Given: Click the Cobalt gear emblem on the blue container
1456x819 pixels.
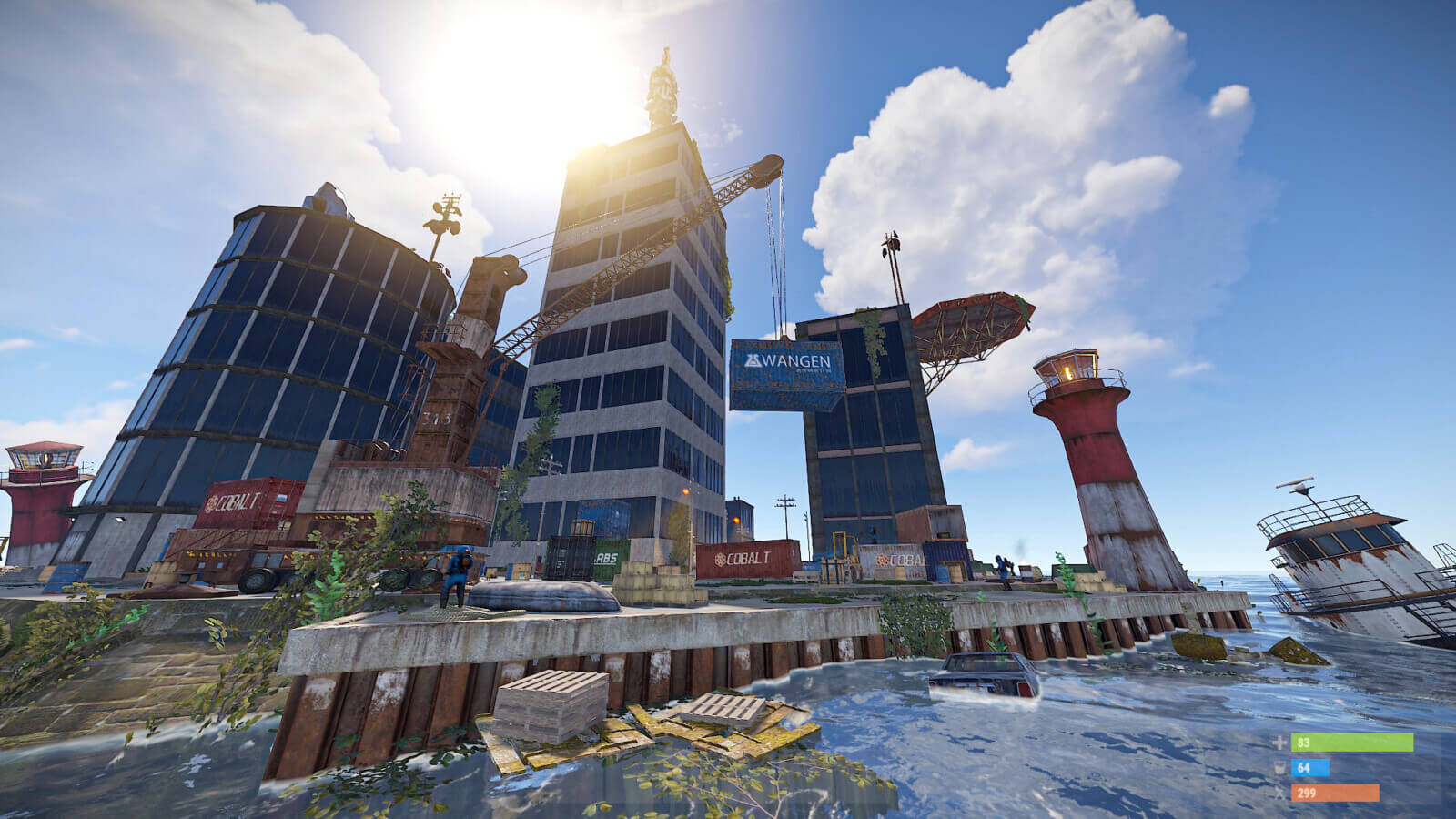Looking at the screenshot, I should click(x=881, y=559).
